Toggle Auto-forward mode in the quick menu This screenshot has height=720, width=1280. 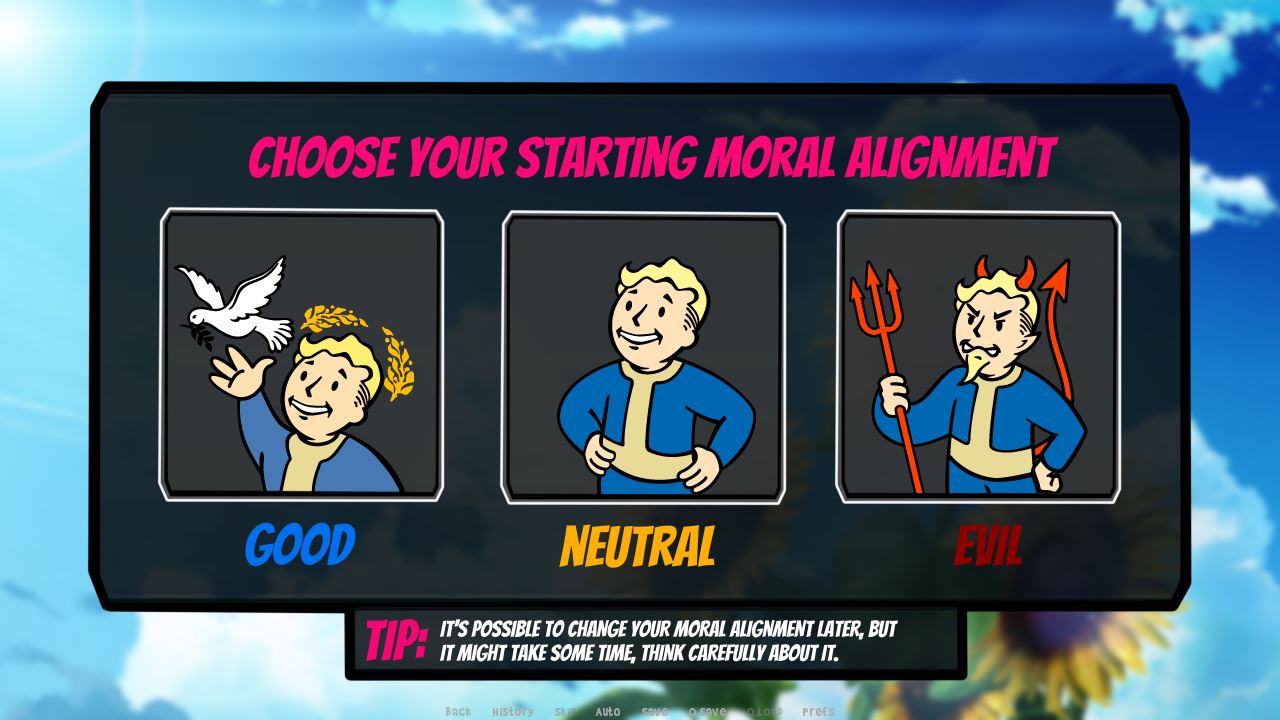606,712
